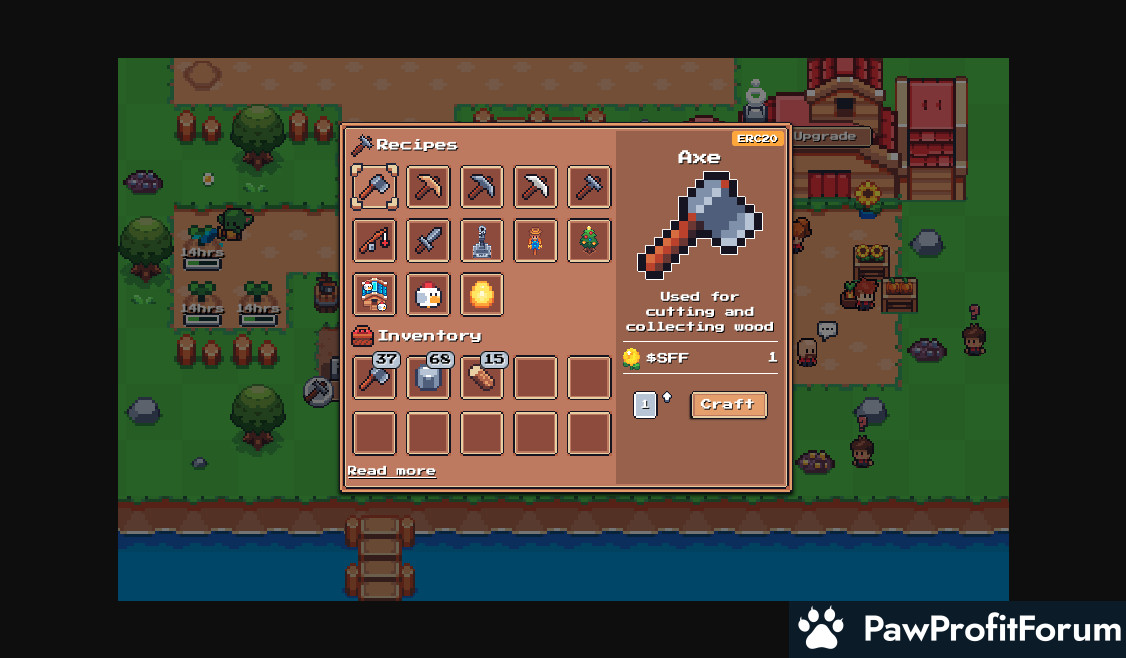Select the hammer recipe

589,187
